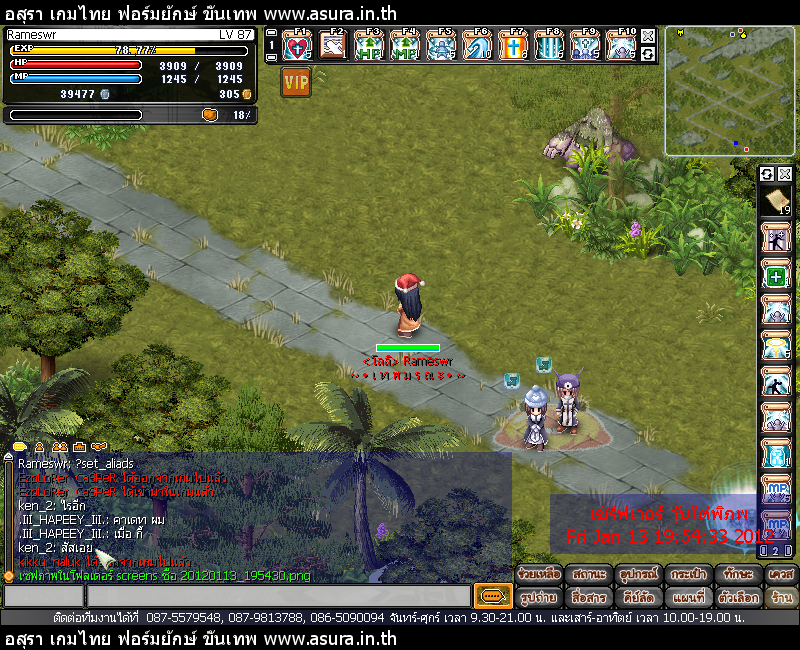Activate the F7 golden cross skill
The width and height of the screenshot is (800, 650).
(512, 46)
